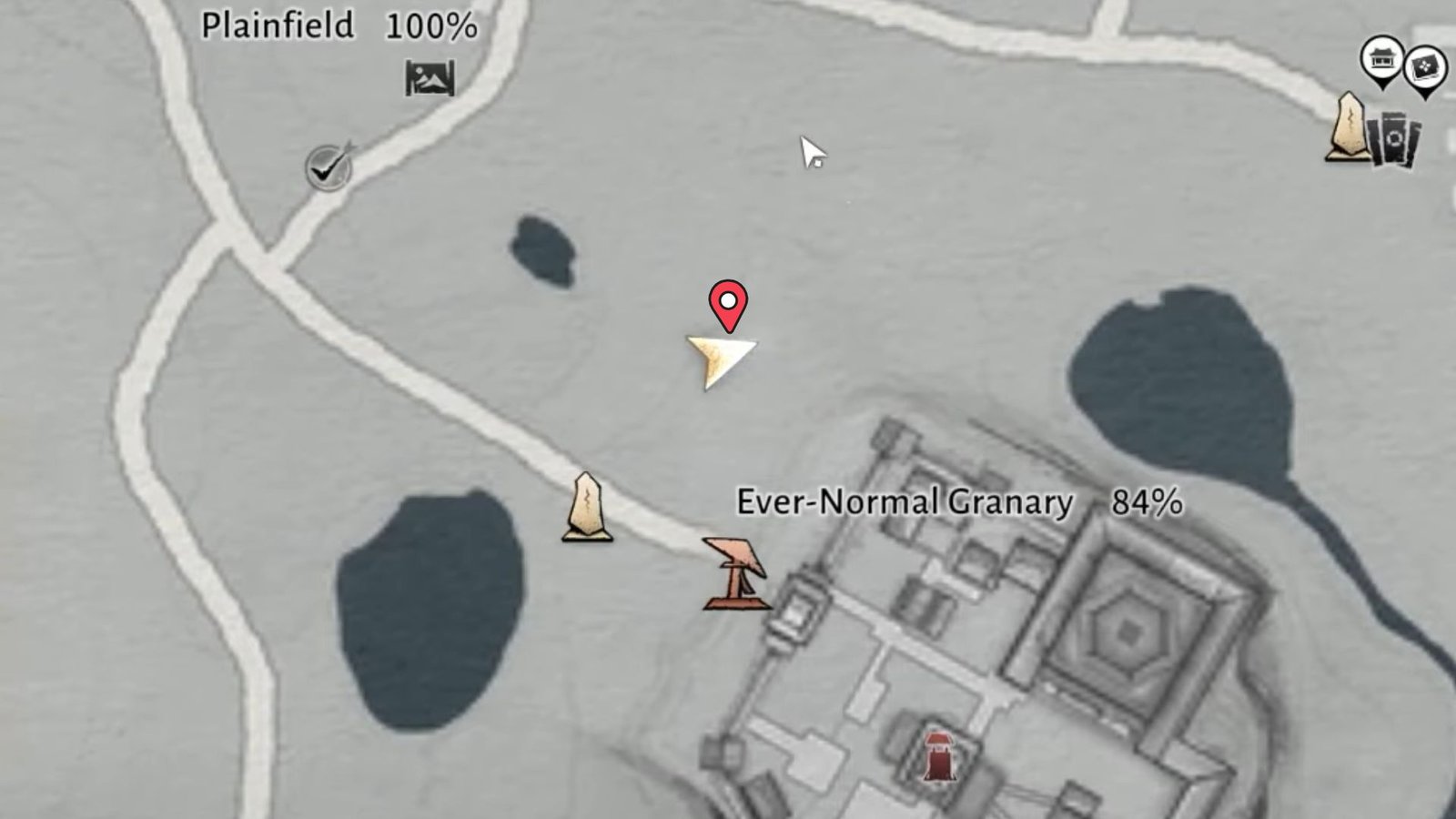1456x819 pixels.
Task: Click the 84% completion percentage
Action: [x=1147, y=500]
